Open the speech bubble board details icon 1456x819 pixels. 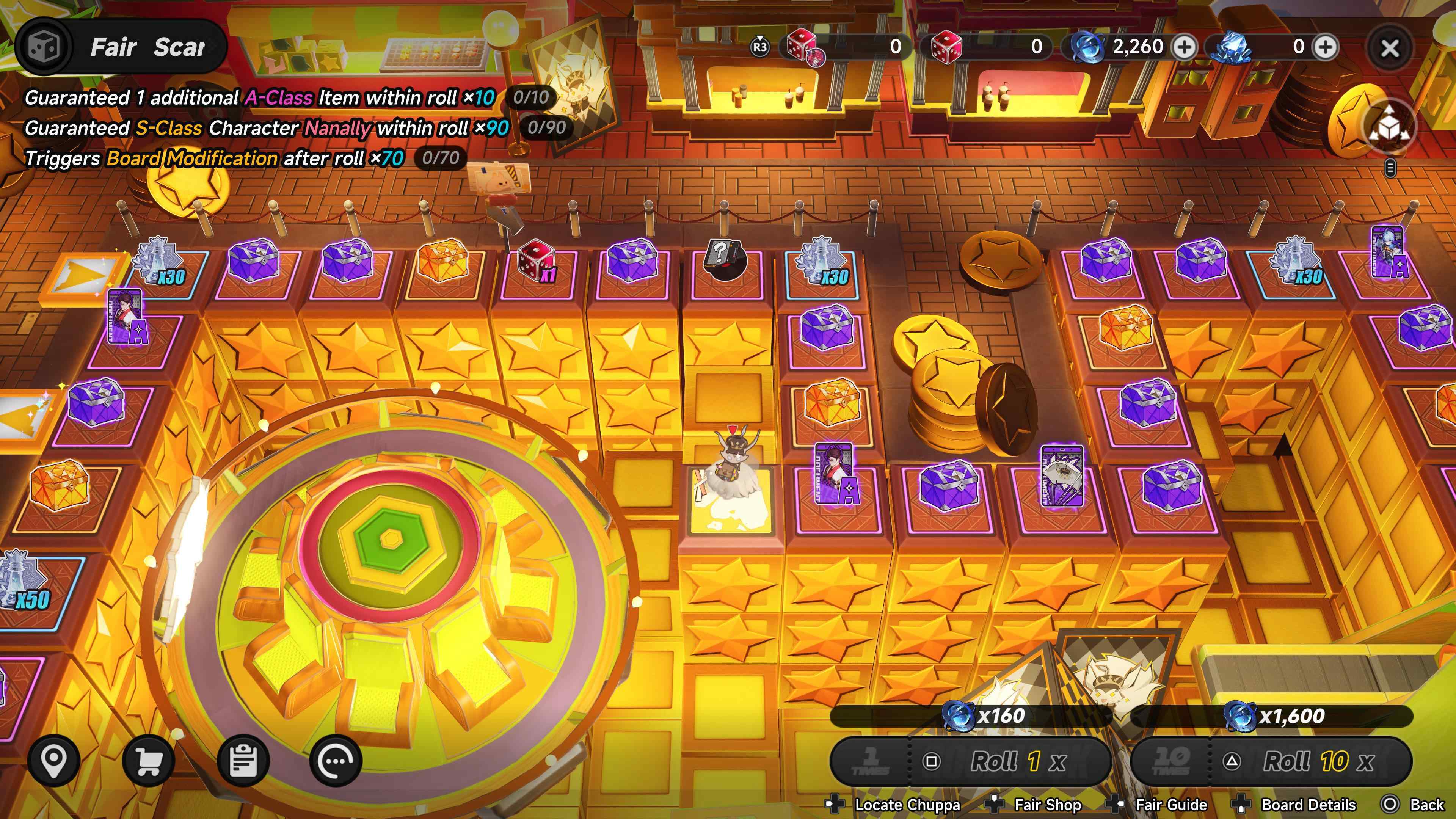(x=336, y=761)
